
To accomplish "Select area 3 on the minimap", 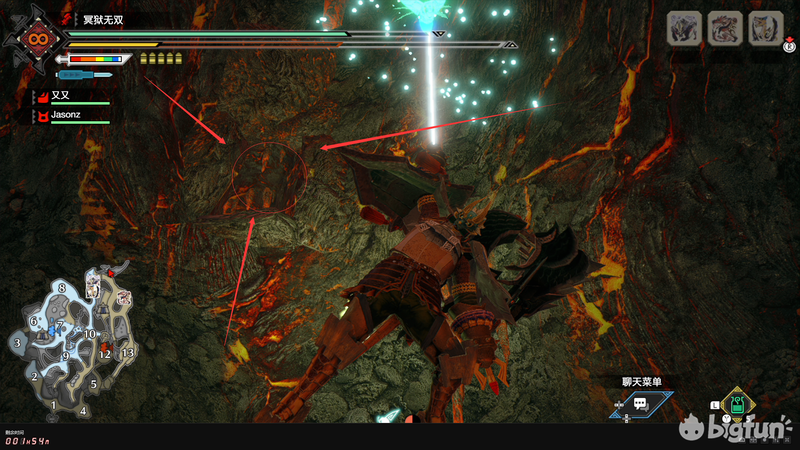I will click(x=18, y=343).
